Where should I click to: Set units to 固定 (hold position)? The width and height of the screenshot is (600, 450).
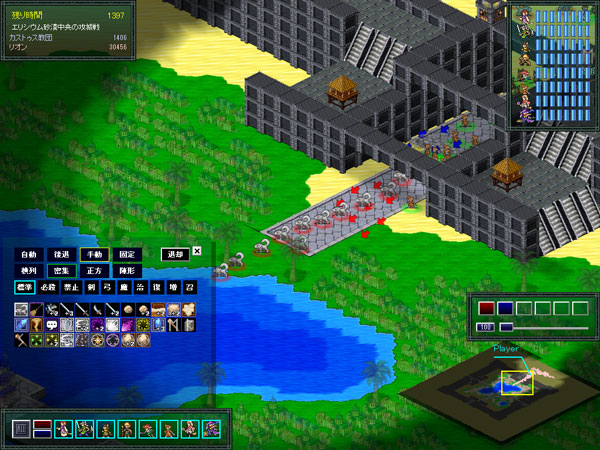point(126,253)
